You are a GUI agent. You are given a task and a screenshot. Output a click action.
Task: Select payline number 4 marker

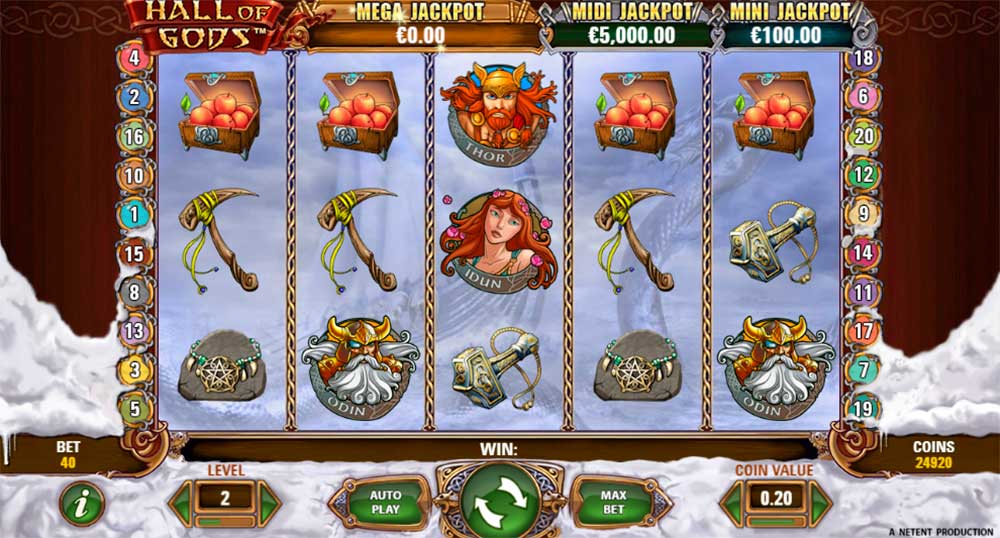134,57
